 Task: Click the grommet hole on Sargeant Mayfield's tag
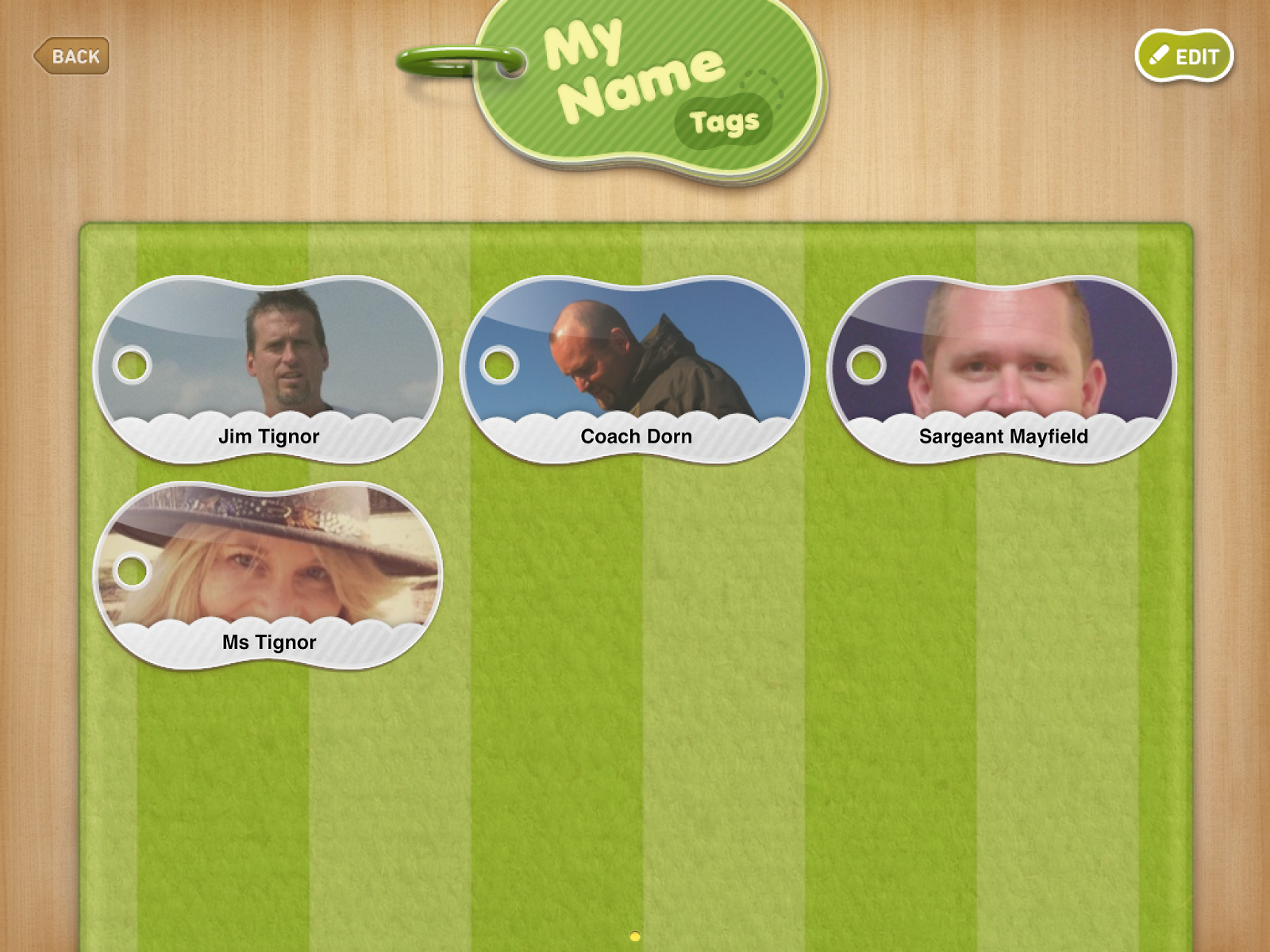pos(867,364)
